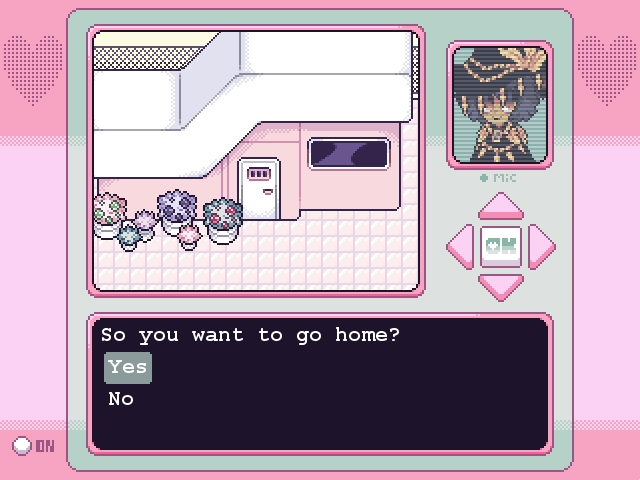Click the OK button in the D-pad center
Viewport: 640px width, 480px height.
click(x=500, y=246)
